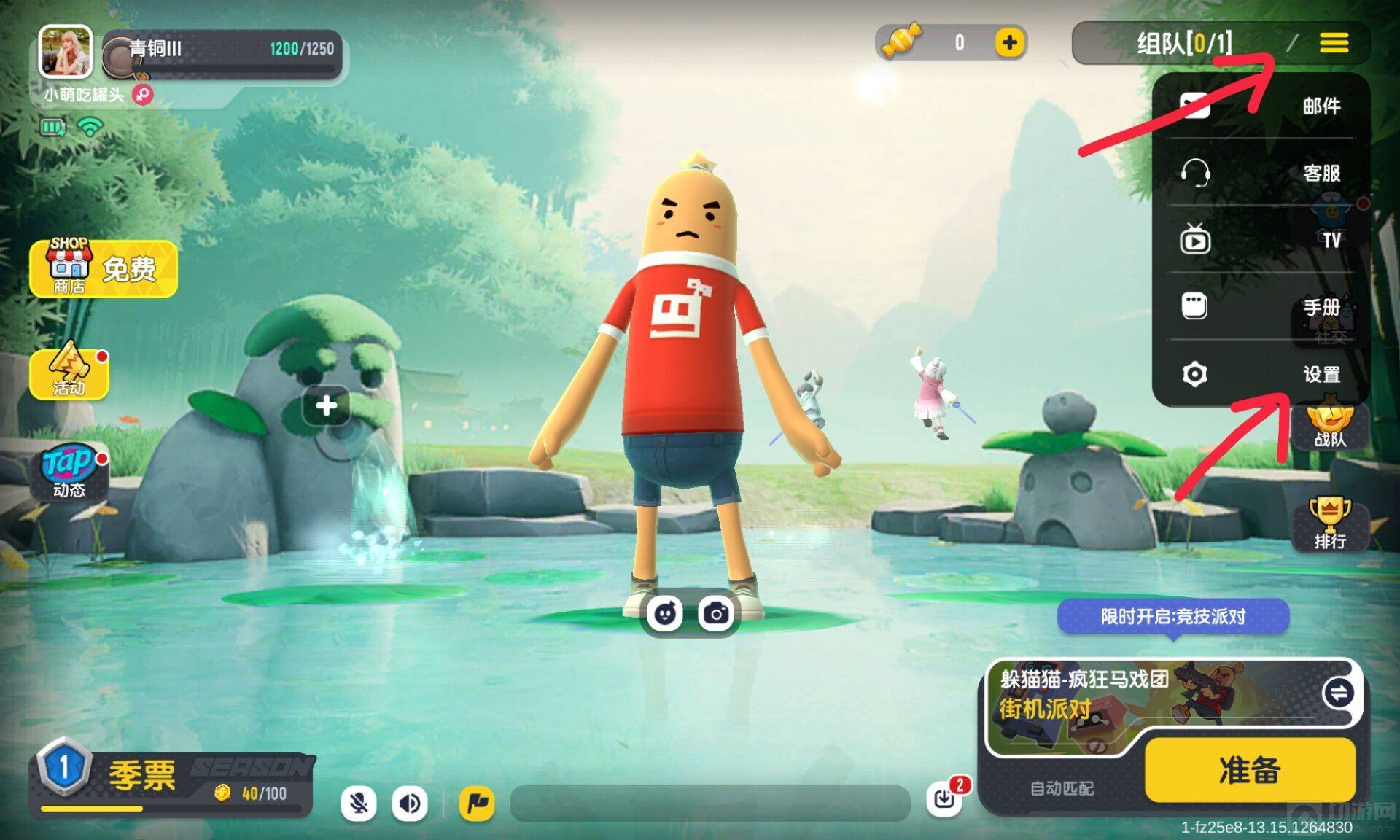Contact 客服 customer service
Screen dimensions: 1400x840
[x=1260, y=173]
